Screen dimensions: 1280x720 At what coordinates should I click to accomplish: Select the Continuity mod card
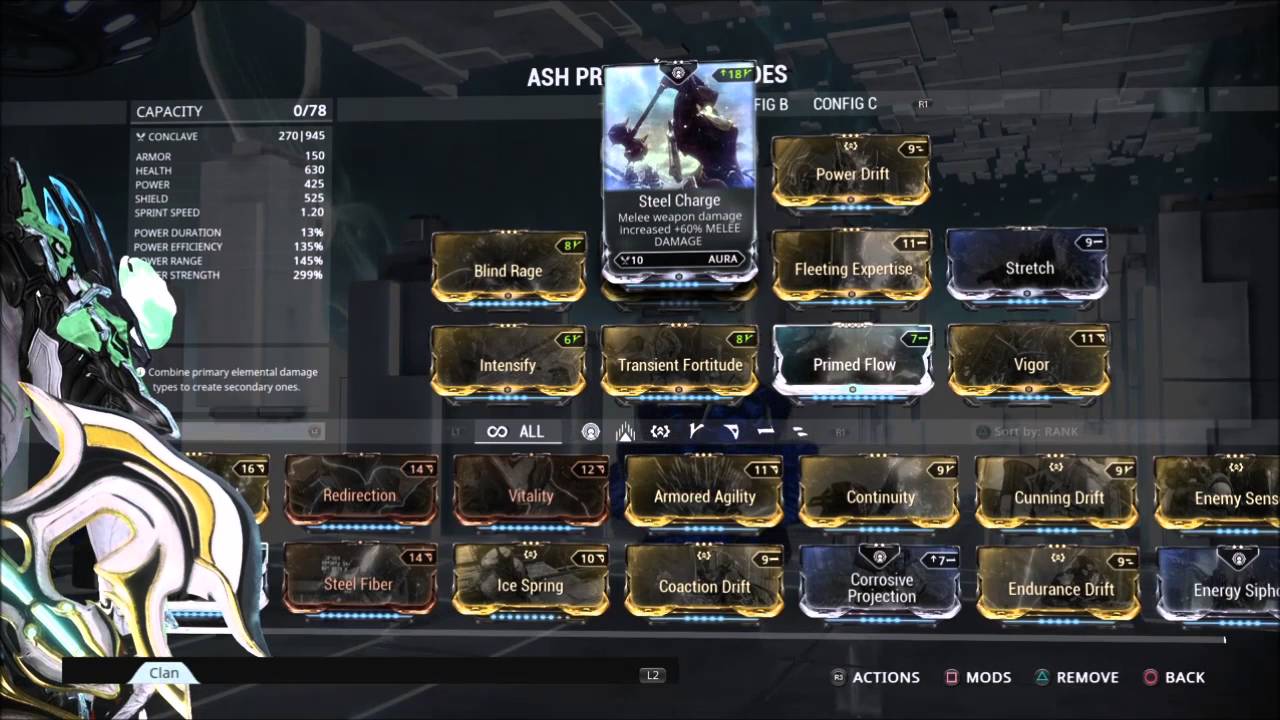pyautogui.click(x=880, y=495)
